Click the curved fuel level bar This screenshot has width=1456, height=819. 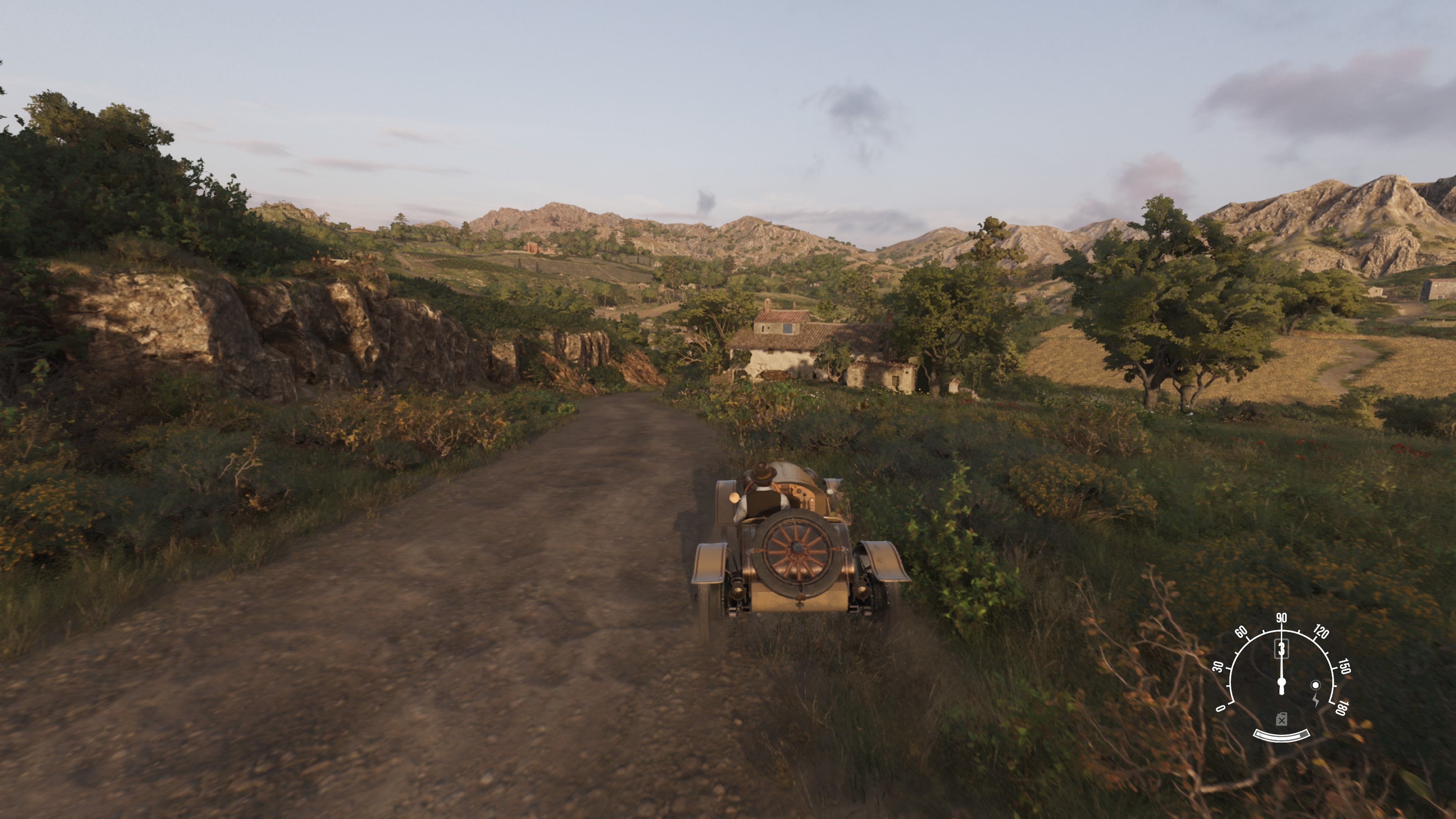click(1281, 736)
